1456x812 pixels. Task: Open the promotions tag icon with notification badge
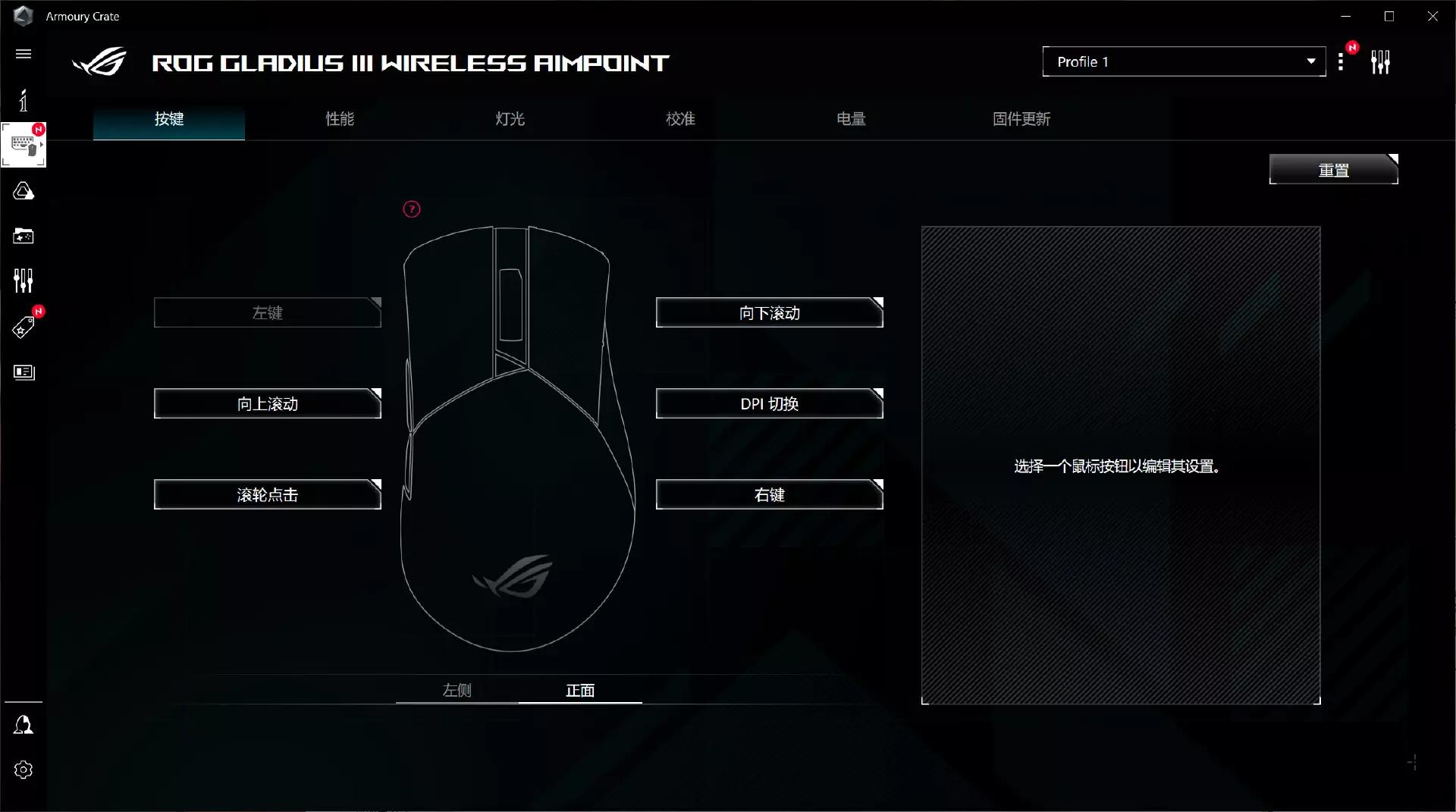coord(24,326)
